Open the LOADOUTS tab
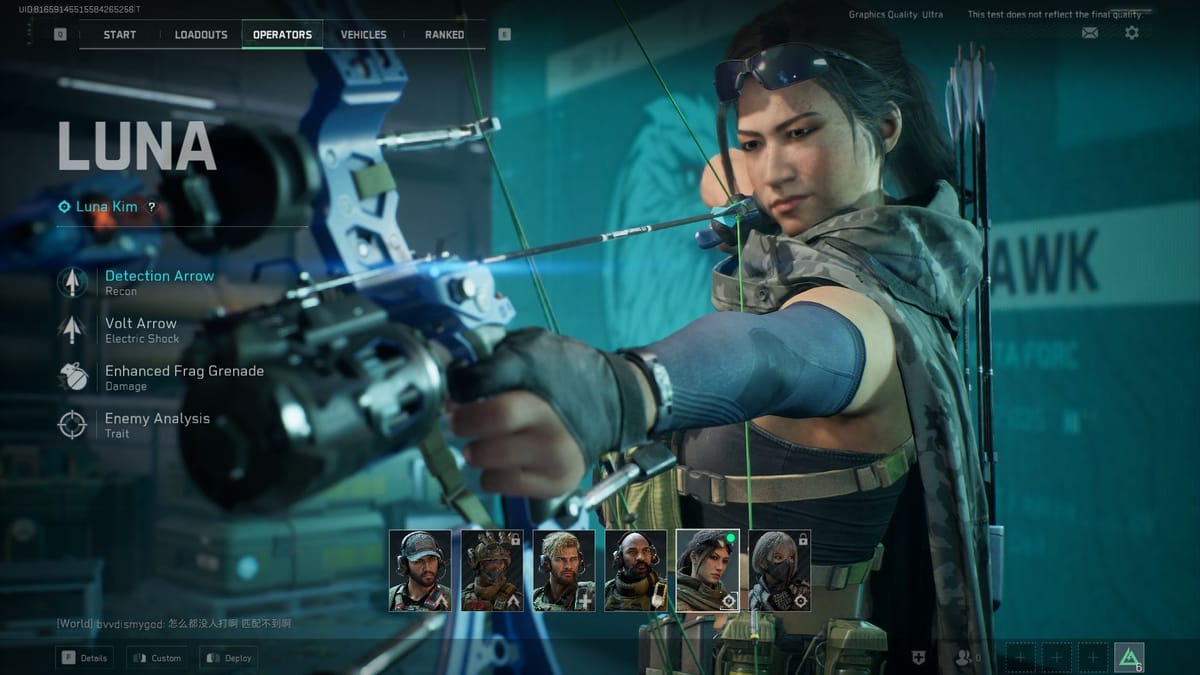Image resolution: width=1200 pixels, height=675 pixels. pyautogui.click(x=201, y=34)
